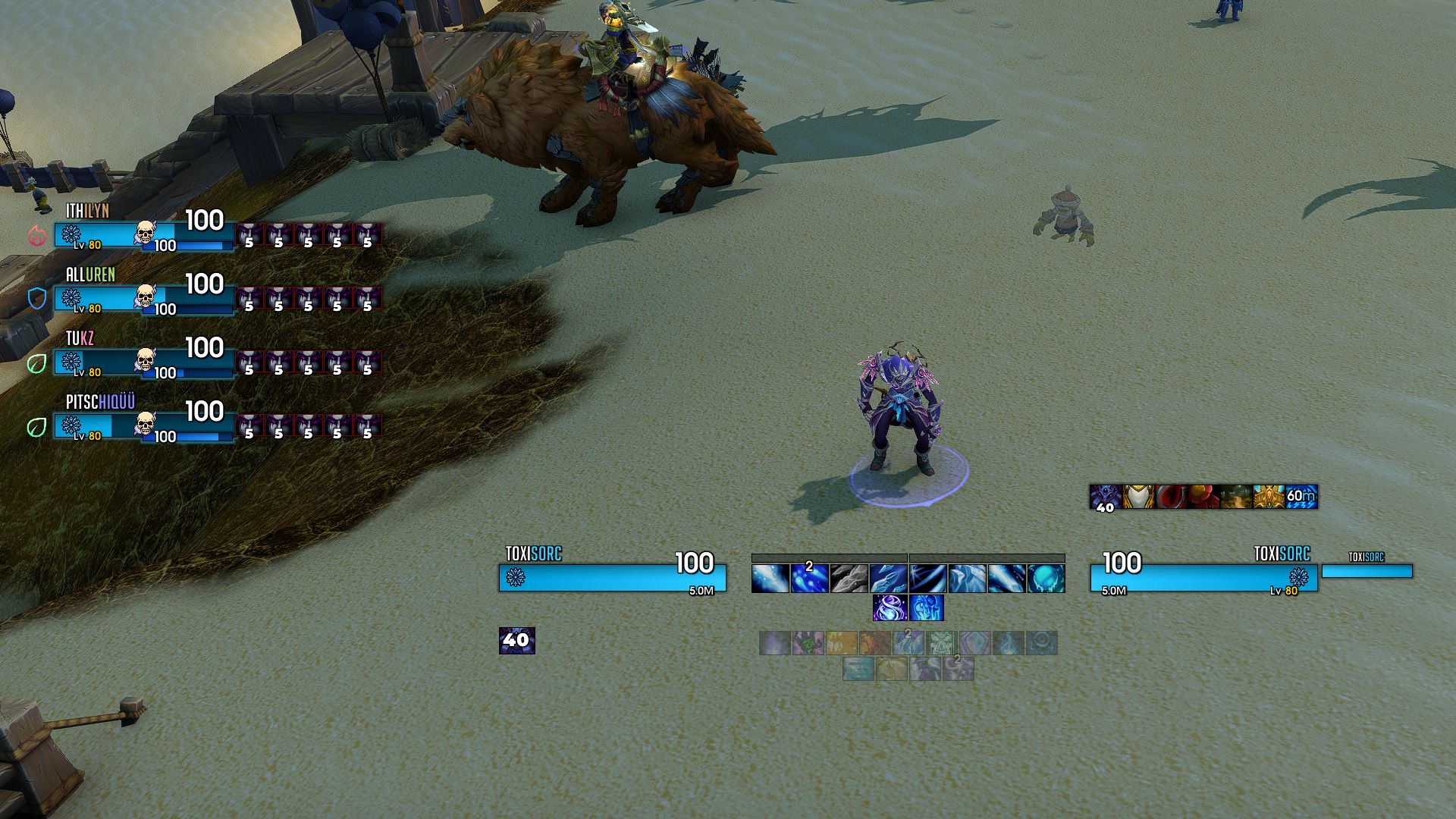Select the Toxisorc target frame showing Lv 80
Screen dimensions: 1456x819
pos(1203,578)
